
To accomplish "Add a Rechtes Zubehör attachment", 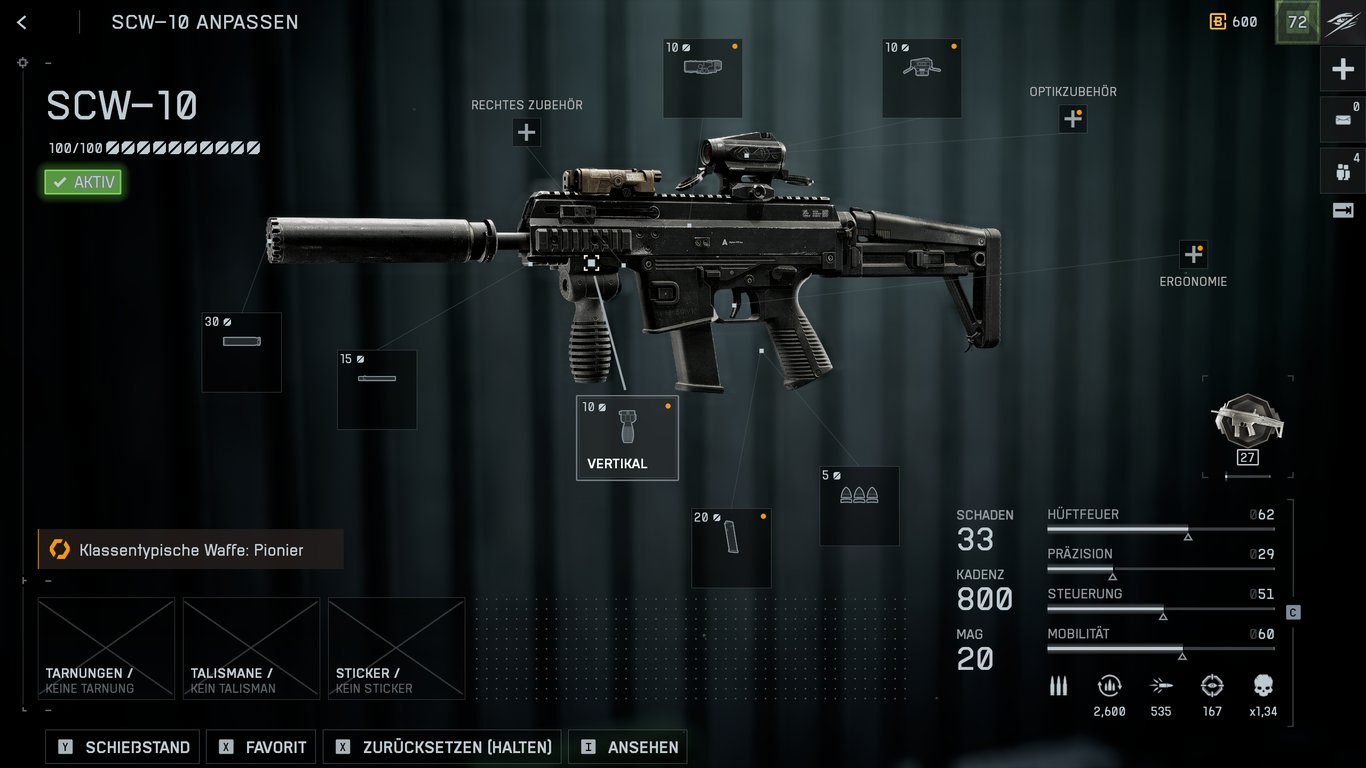I will (527, 132).
